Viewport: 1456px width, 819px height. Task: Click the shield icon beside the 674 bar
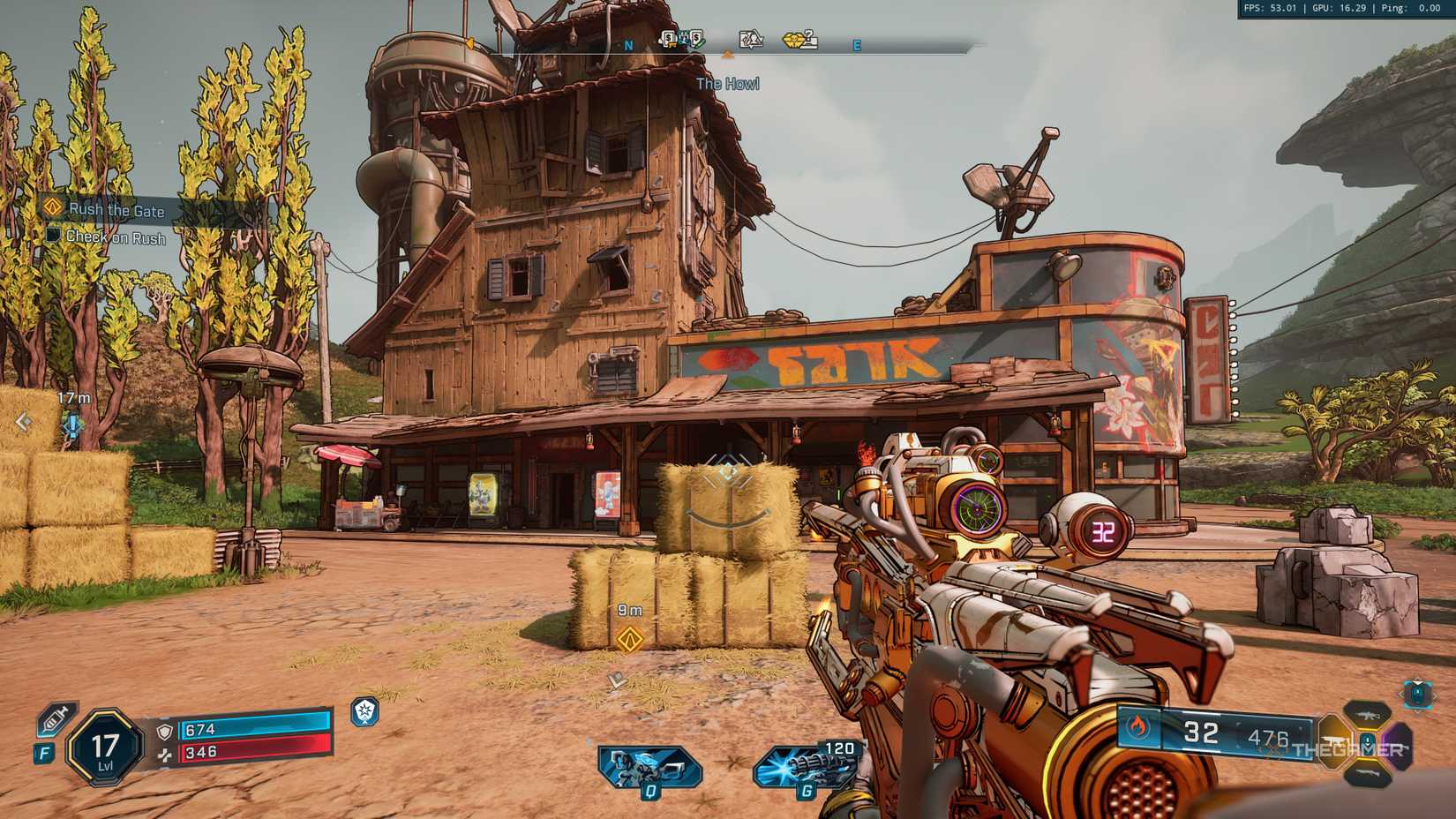[x=165, y=732]
